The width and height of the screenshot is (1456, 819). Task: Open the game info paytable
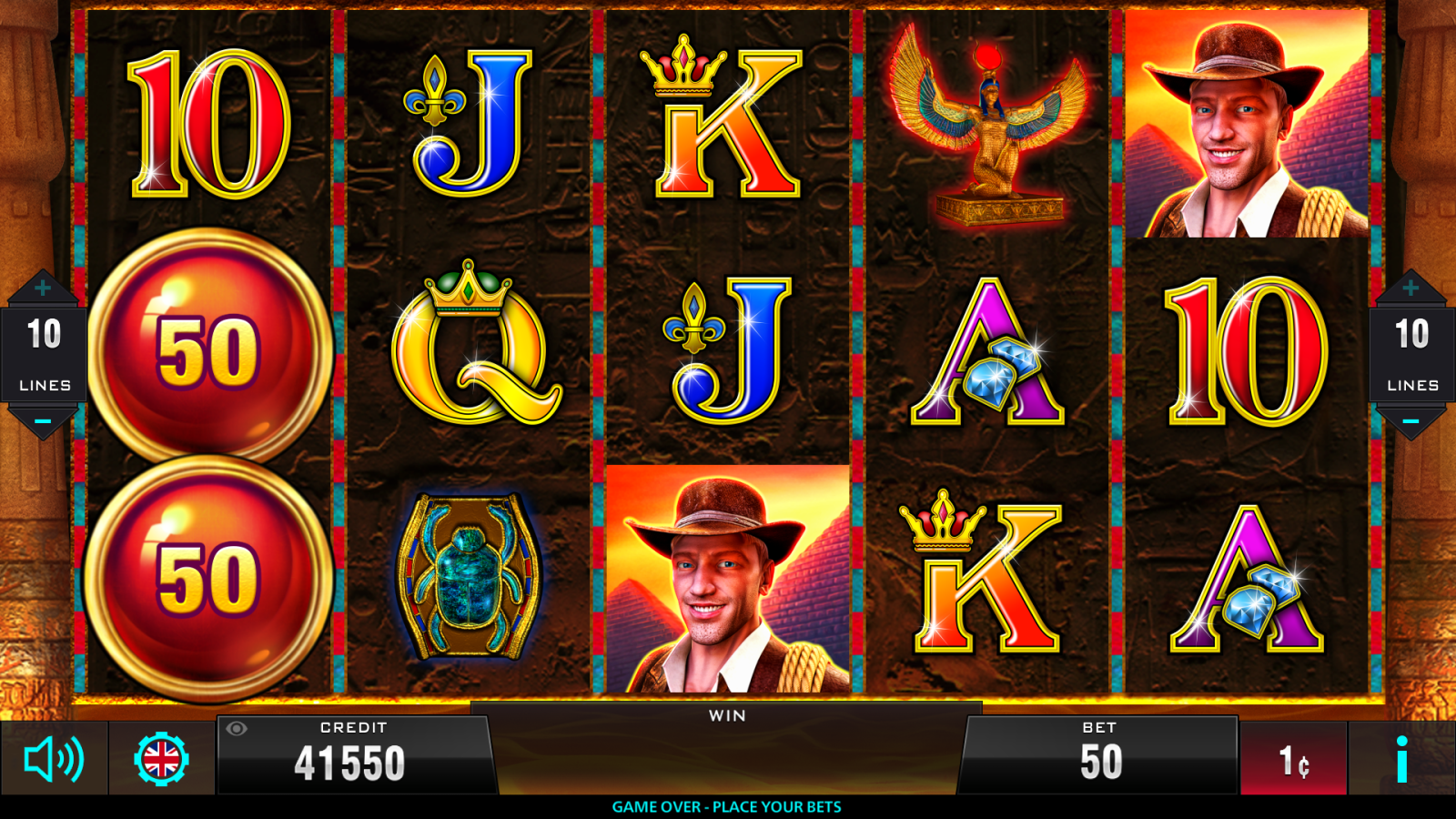click(x=1401, y=759)
